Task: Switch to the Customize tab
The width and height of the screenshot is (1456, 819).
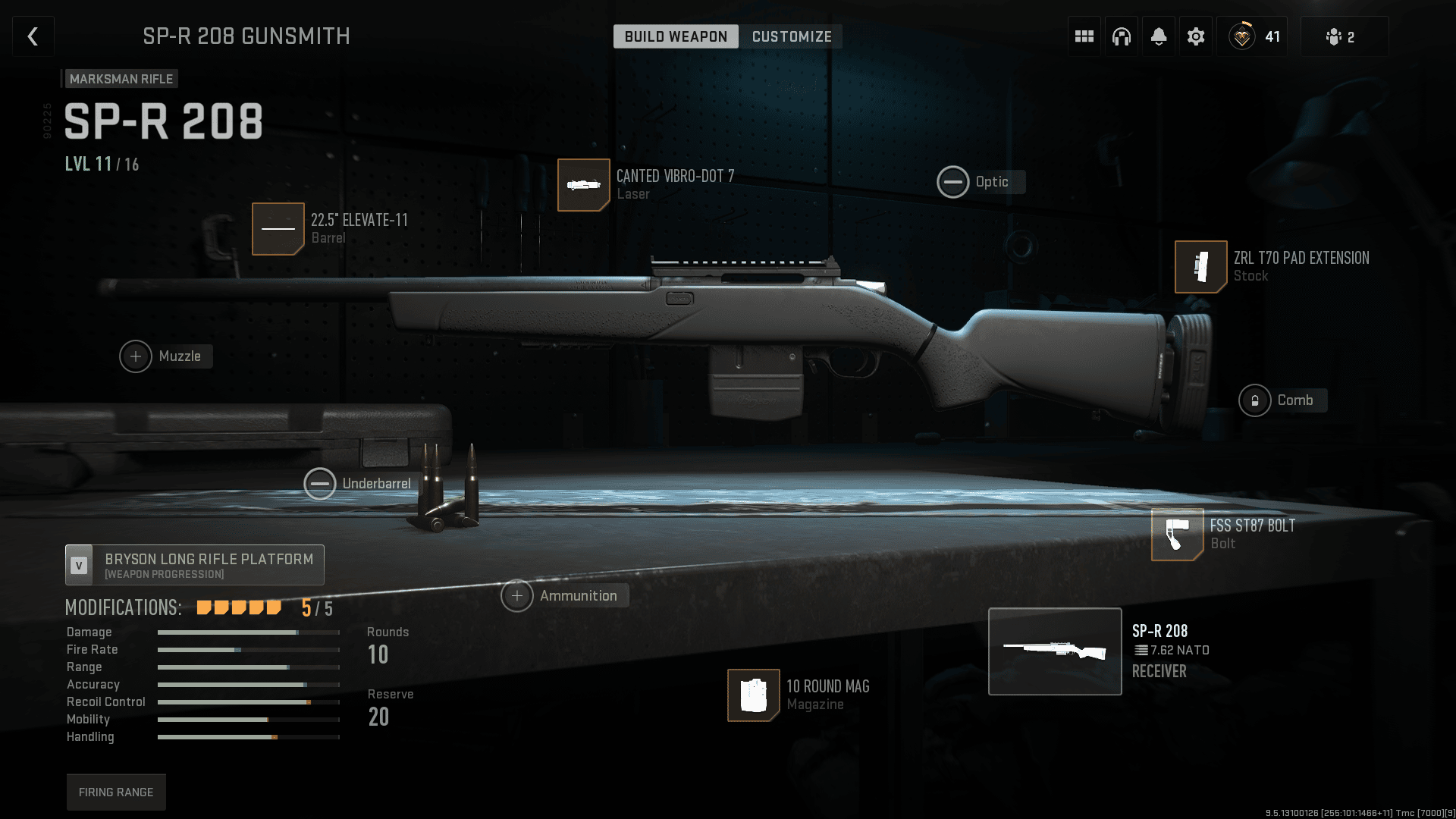Action: point(791,36)
